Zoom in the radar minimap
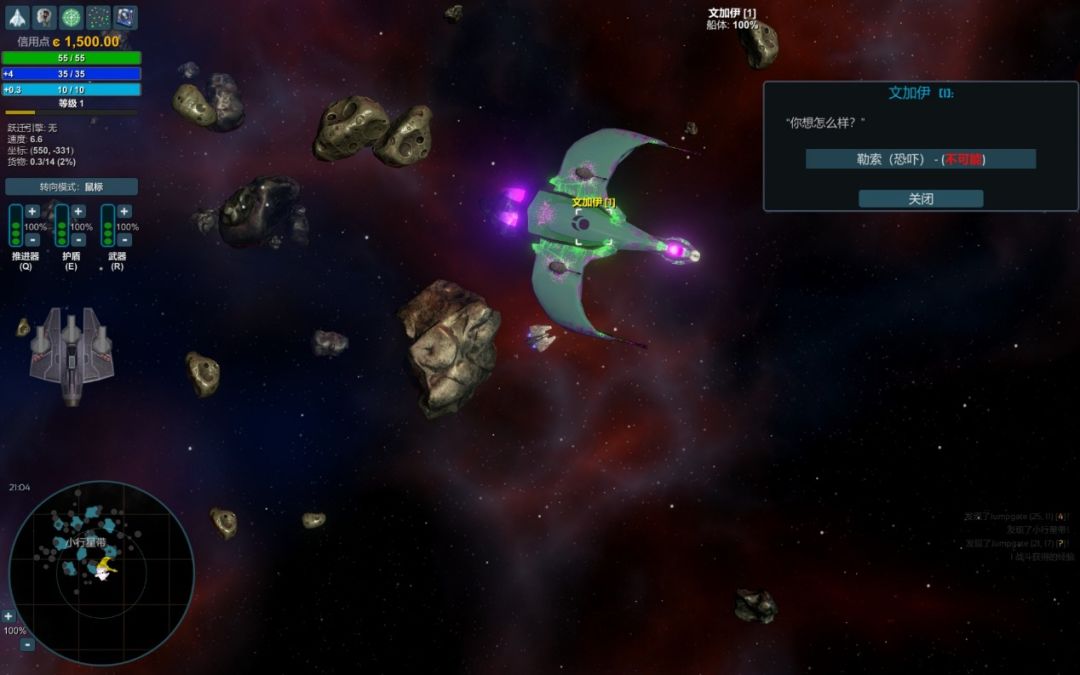The width and height of the screenshot is (1080, 675). (9, 616)
